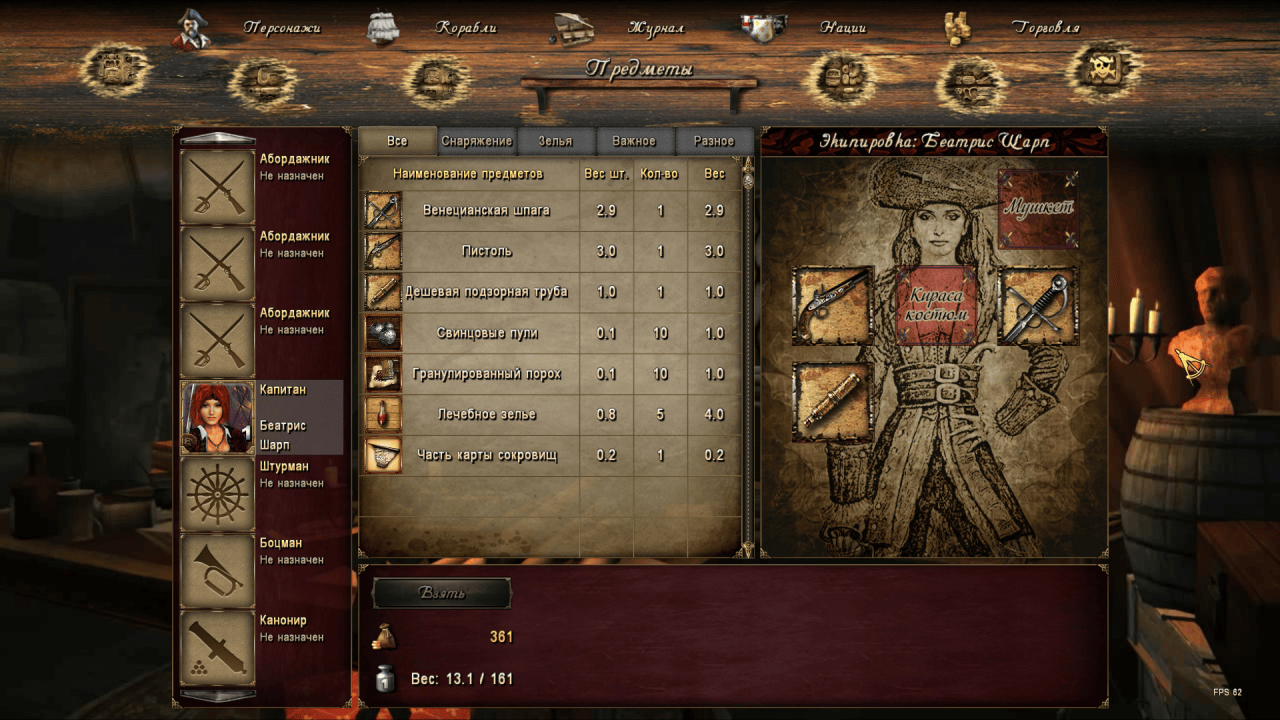Select the Лечебное зелье row
This screenshot has height=720, width=1280.
550,414
